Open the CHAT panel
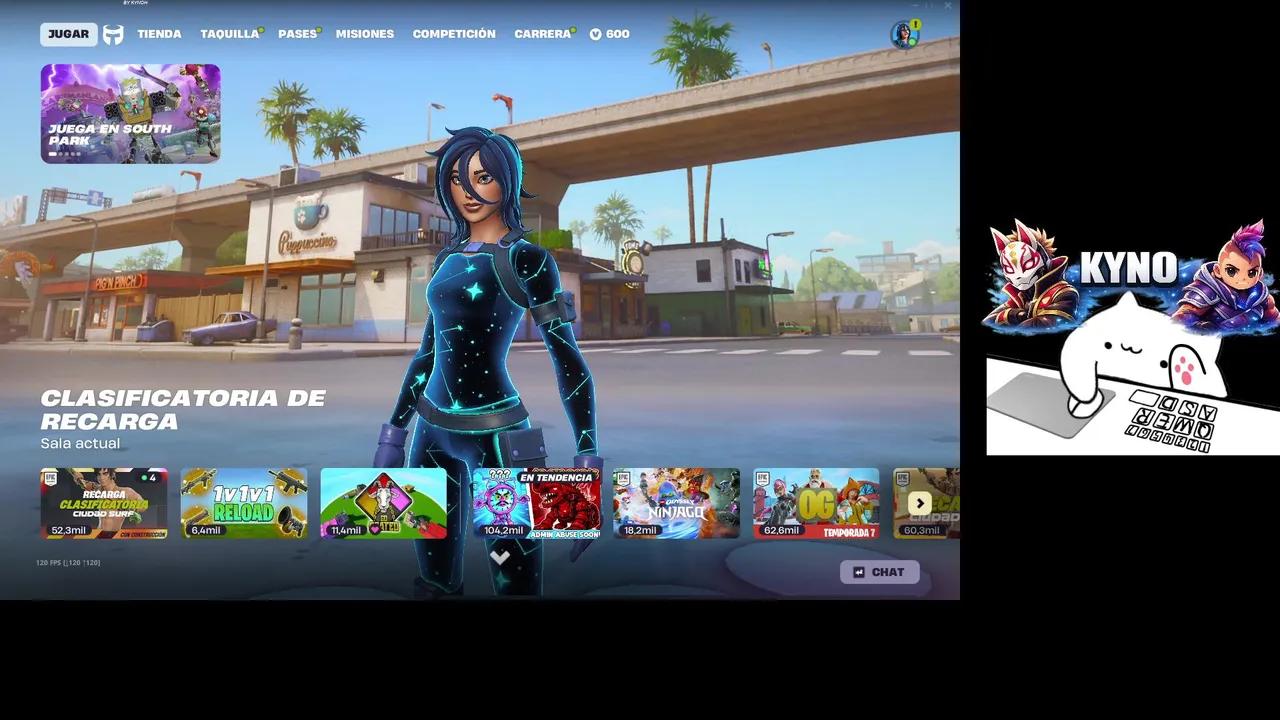 tap(880, 572)
